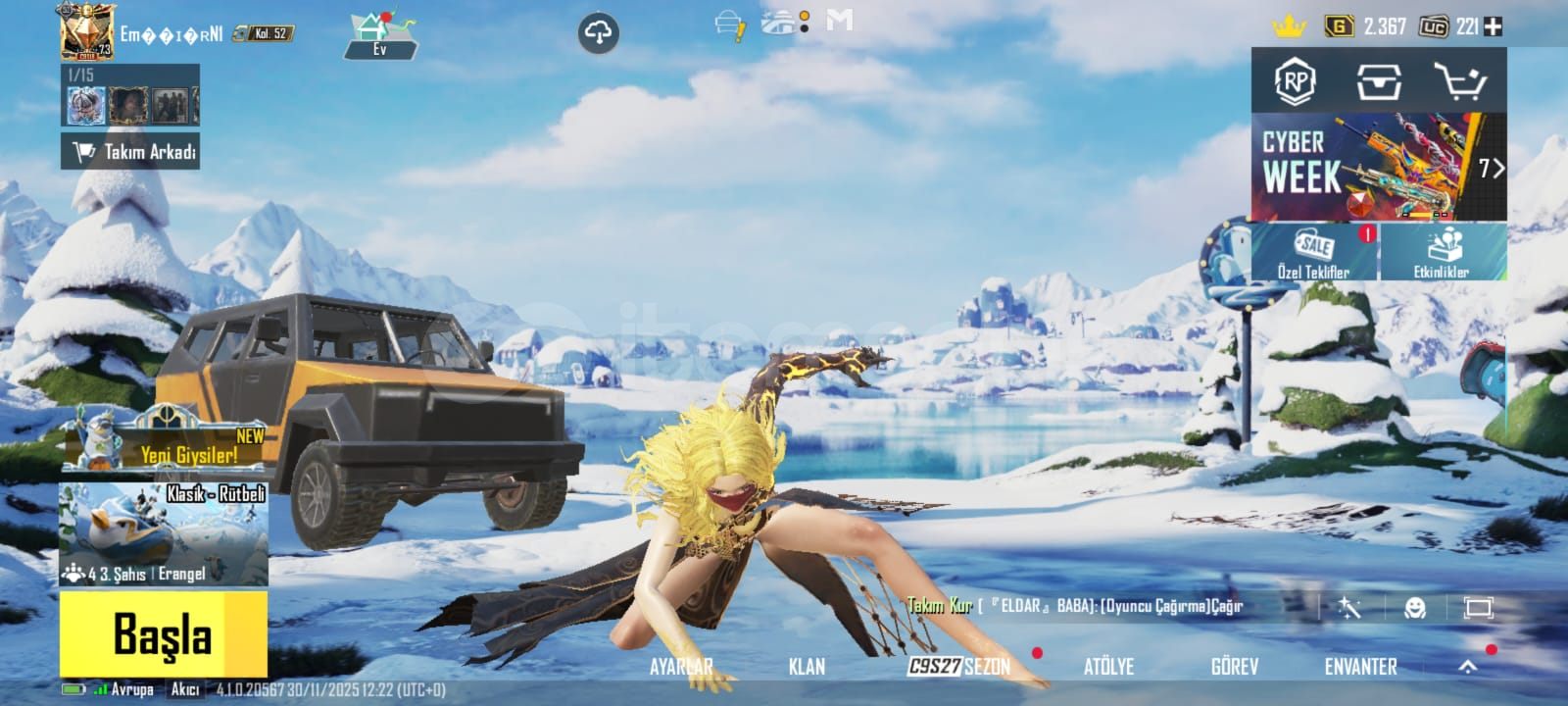Click the cloud download icon
The width and height of the screenshot is (1568, 706).
[x=598, y=34]
